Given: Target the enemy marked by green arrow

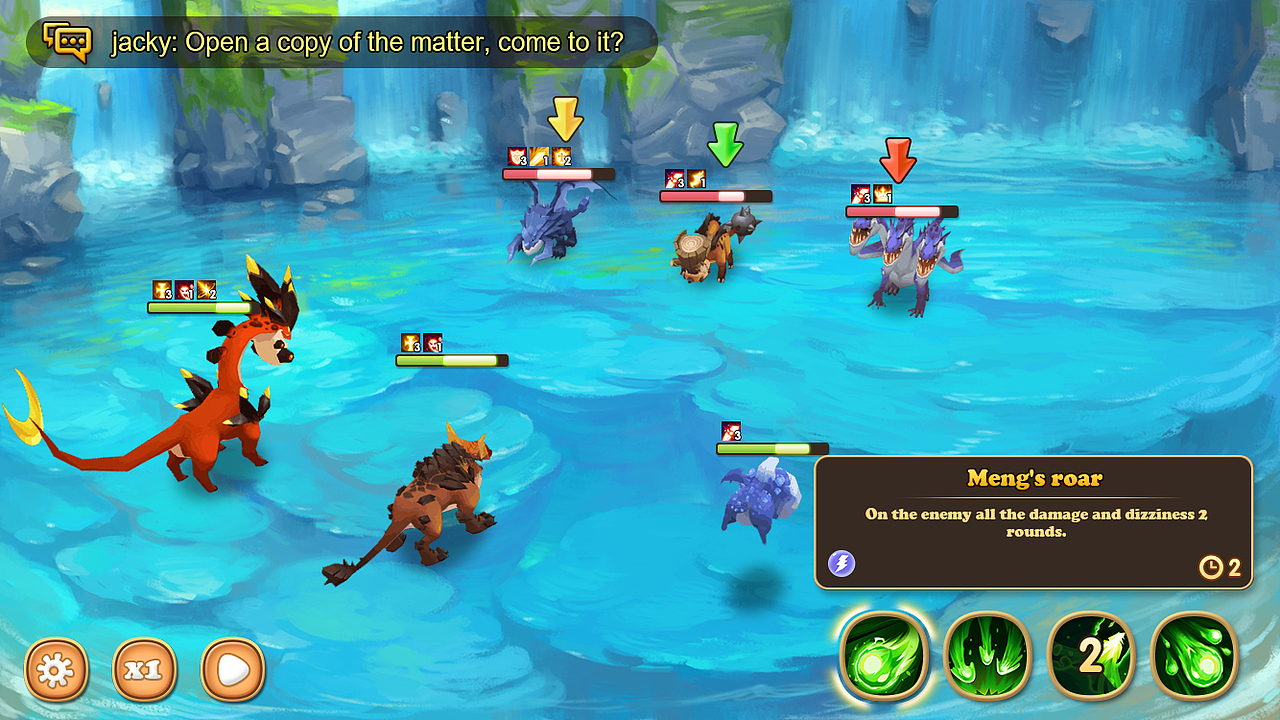Looking at the screenshot, I should coord(710,245).
